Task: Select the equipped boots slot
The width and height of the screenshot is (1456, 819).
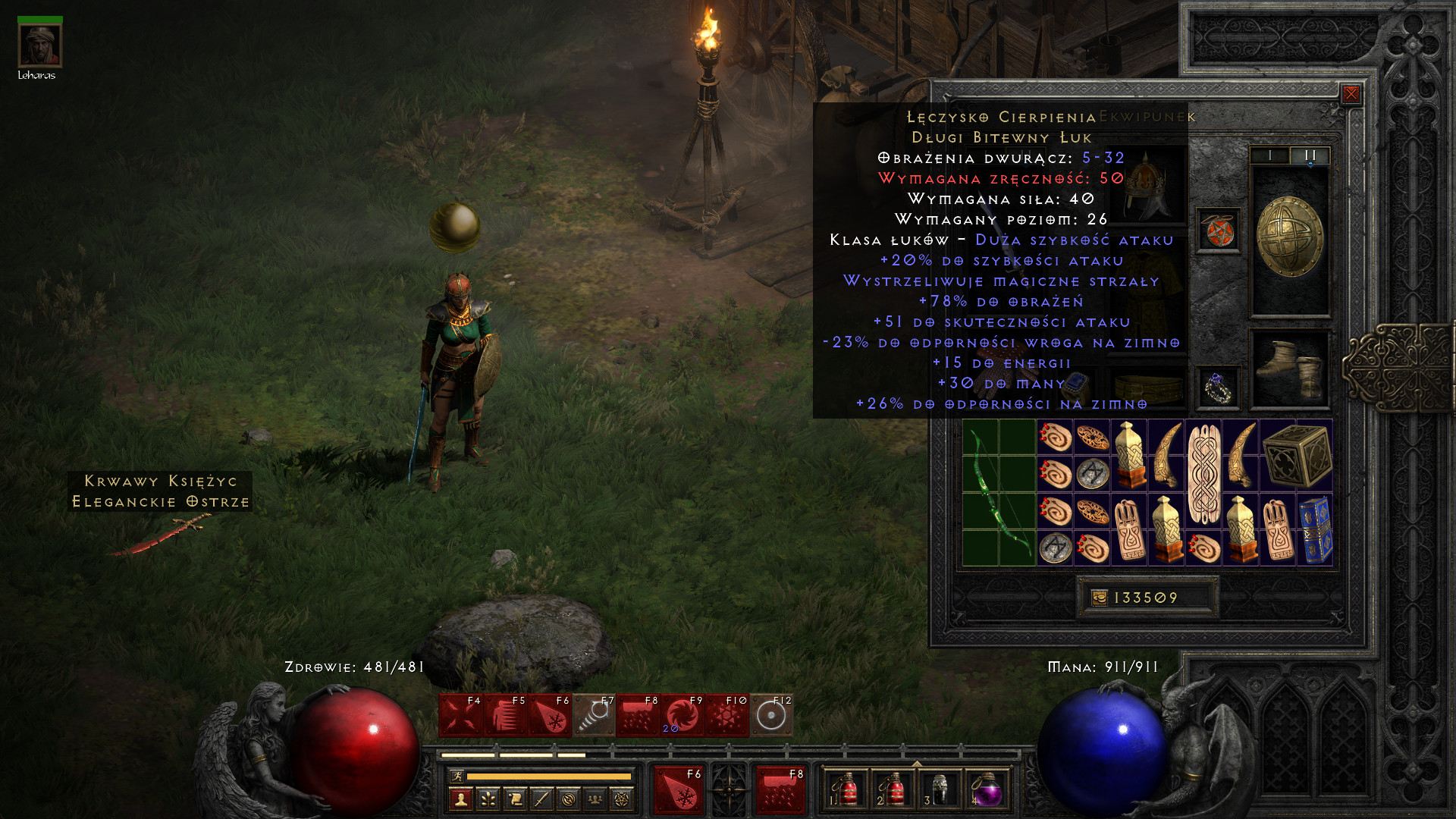Action: click(1289, 369)
